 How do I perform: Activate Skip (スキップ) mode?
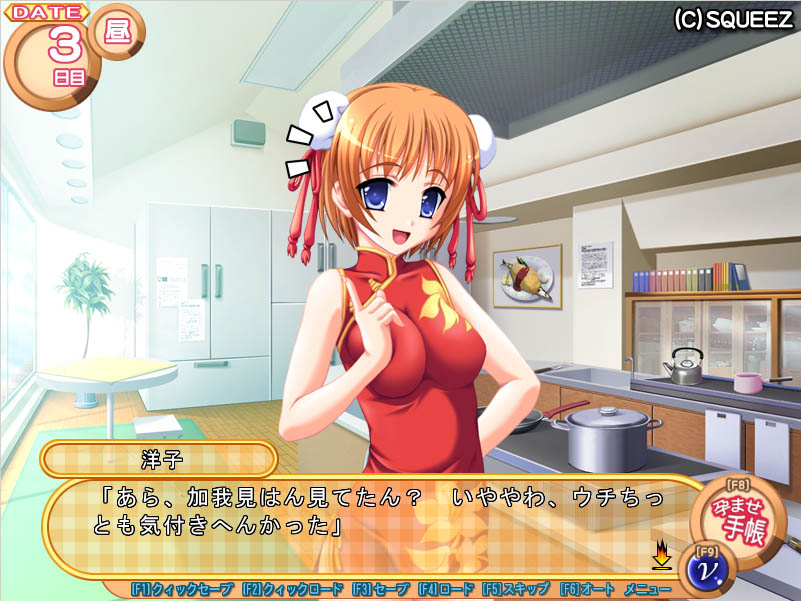tap(516, 590)
